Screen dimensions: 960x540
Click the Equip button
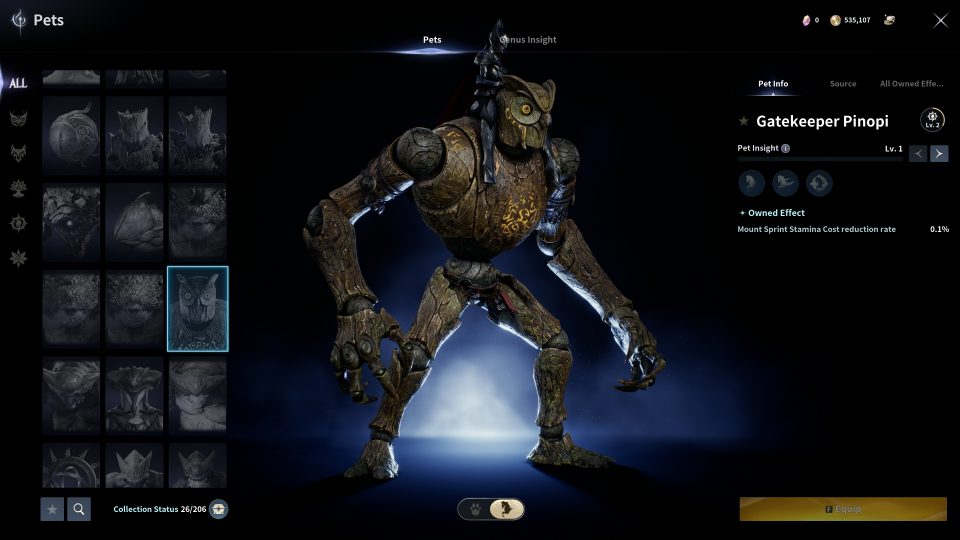(843, 509)
